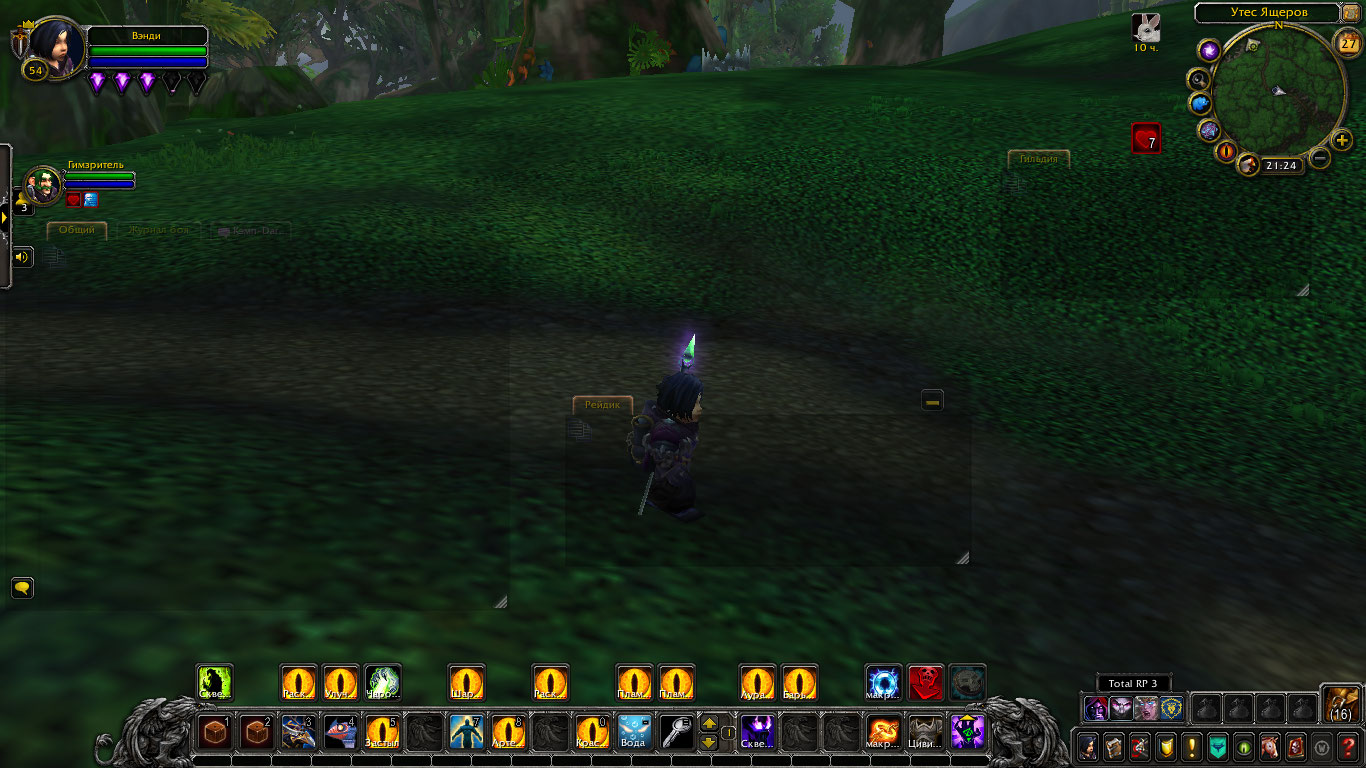Page the action bar up with arrow
This screenshot has width=1366, height=768.
point(708,723)
